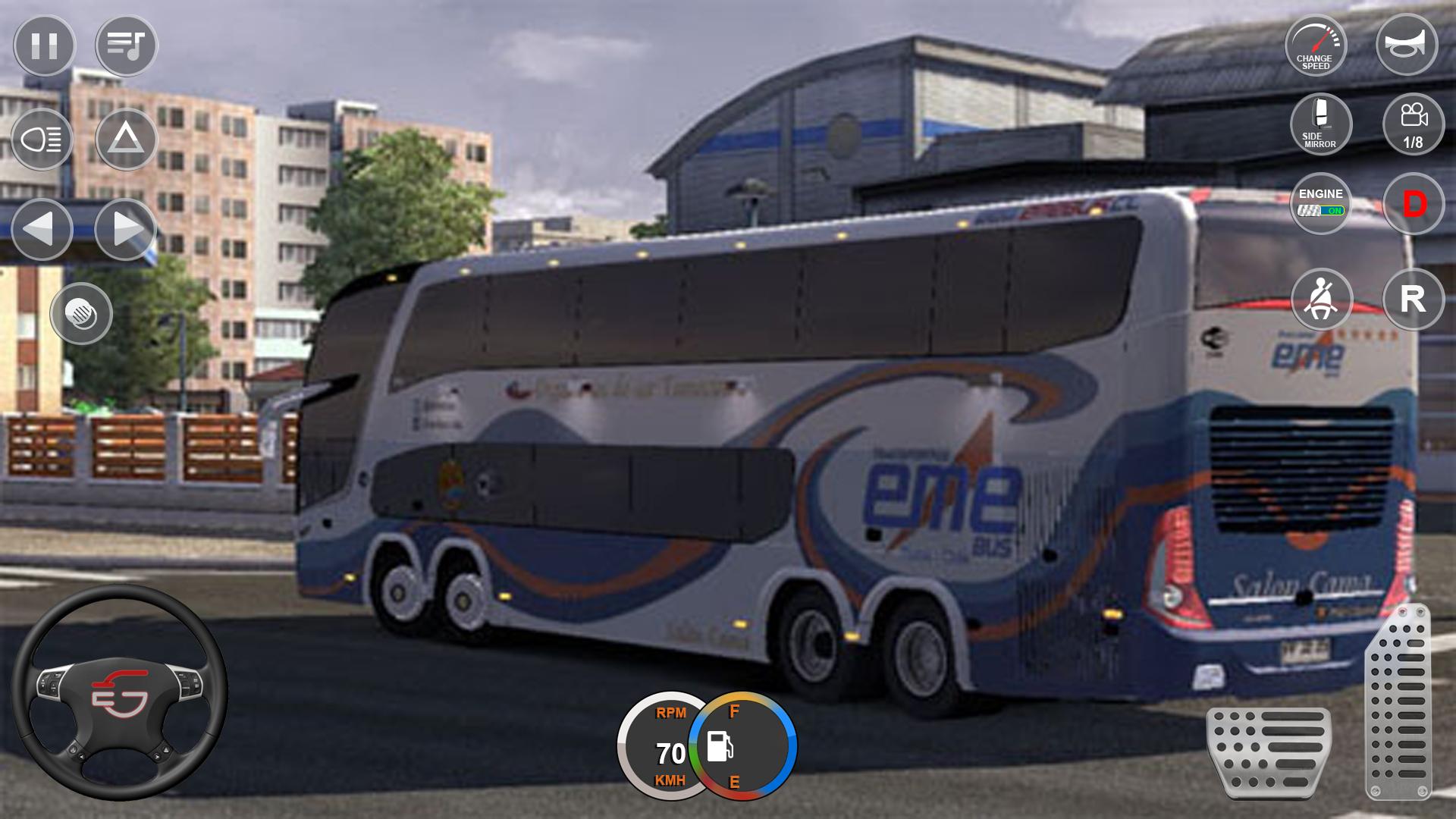
Task: Step on the brake pedal
Action: [x=1269, y=752]
